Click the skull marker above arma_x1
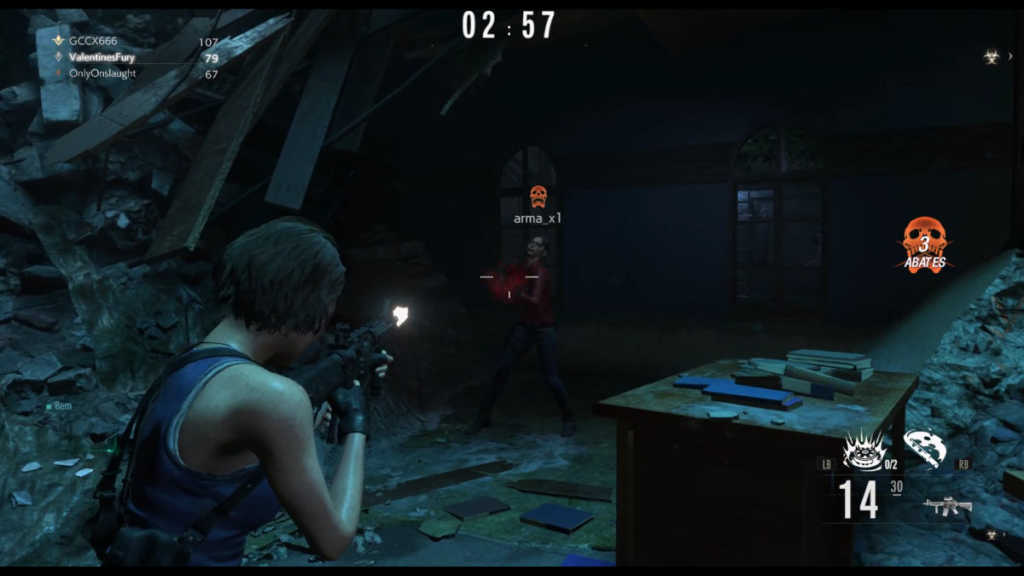1024x576 pixels. pyautogui.click(x=537, y=196)
